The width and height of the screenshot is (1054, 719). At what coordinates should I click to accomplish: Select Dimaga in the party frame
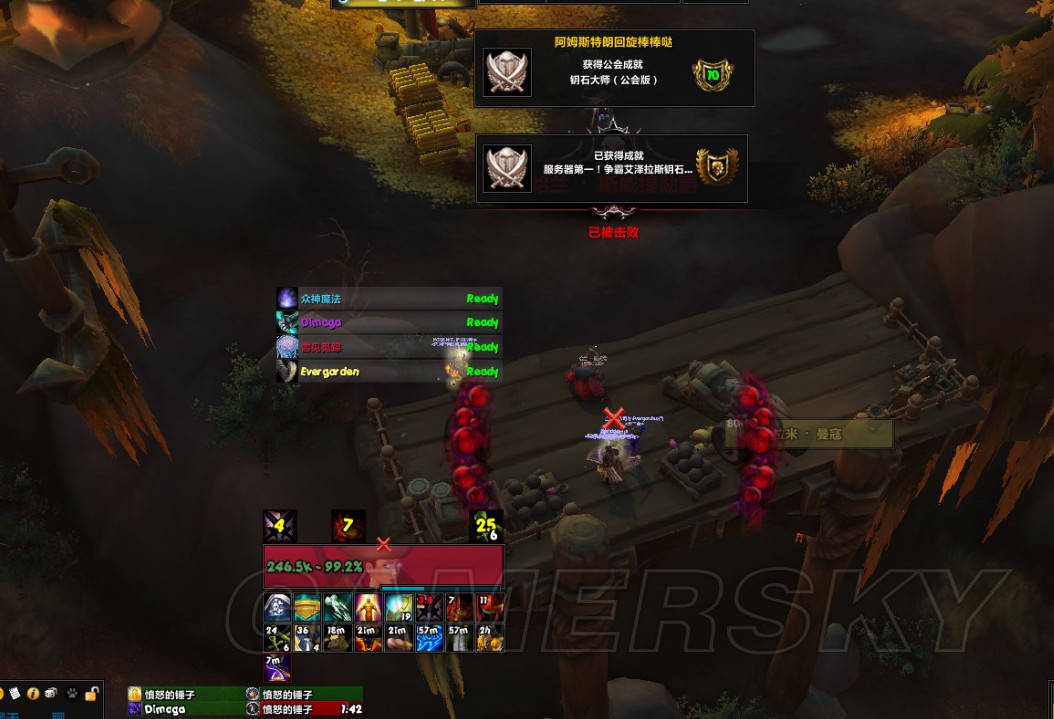185,709
